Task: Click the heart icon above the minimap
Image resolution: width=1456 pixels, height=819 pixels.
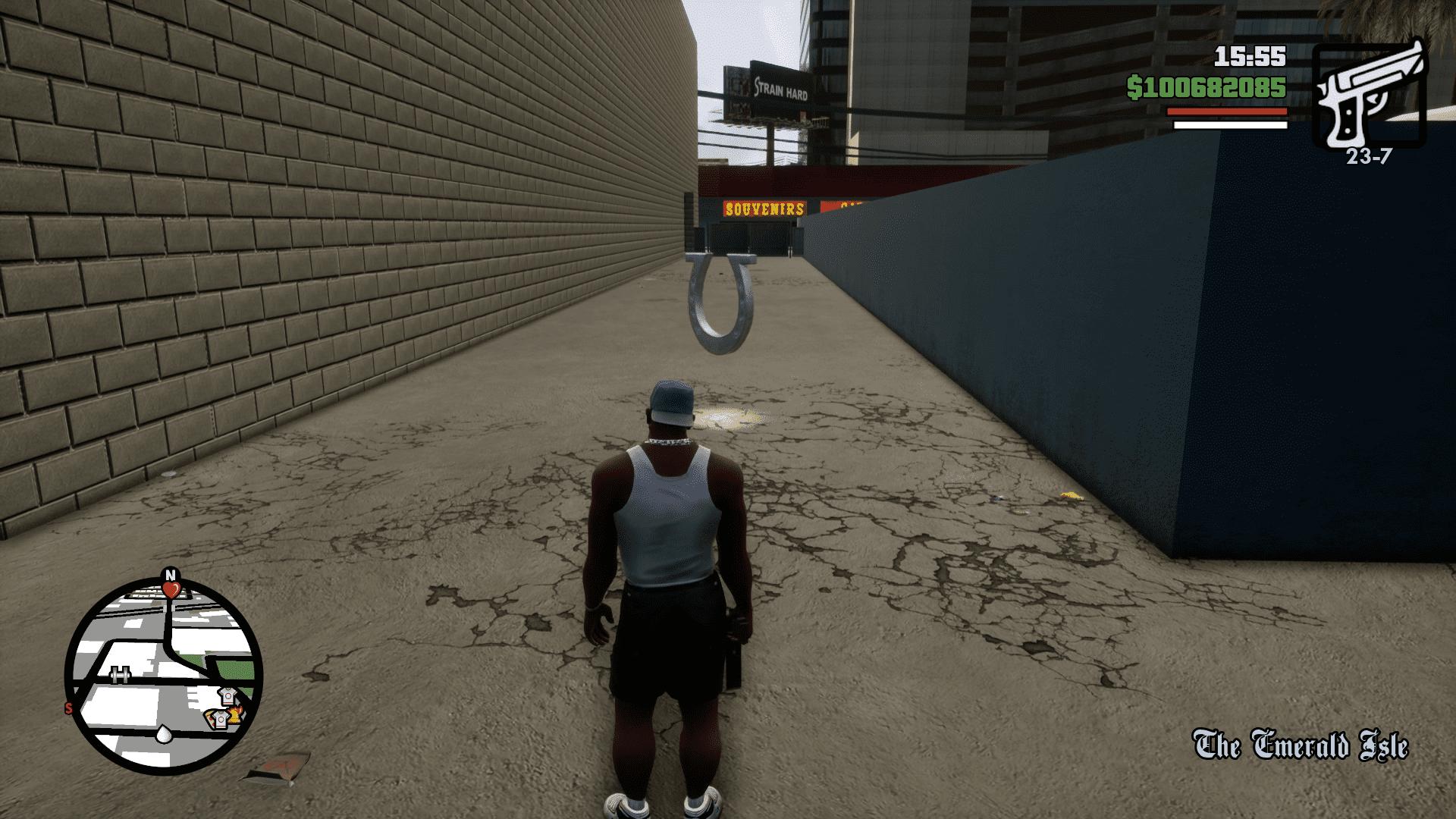Action: [172, 589]
